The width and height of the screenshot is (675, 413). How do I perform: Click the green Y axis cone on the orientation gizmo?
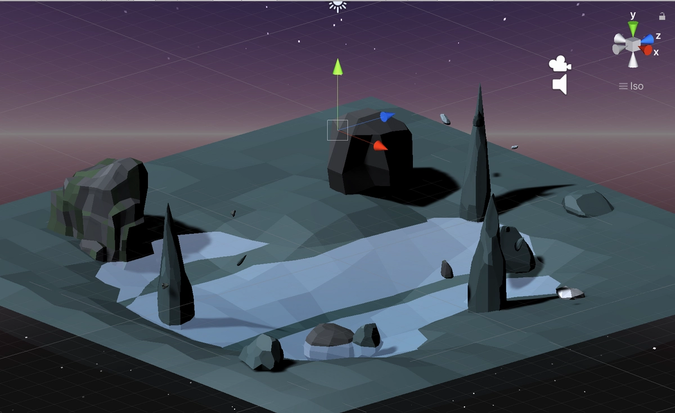pyautogui.click(x=632, y=27)
